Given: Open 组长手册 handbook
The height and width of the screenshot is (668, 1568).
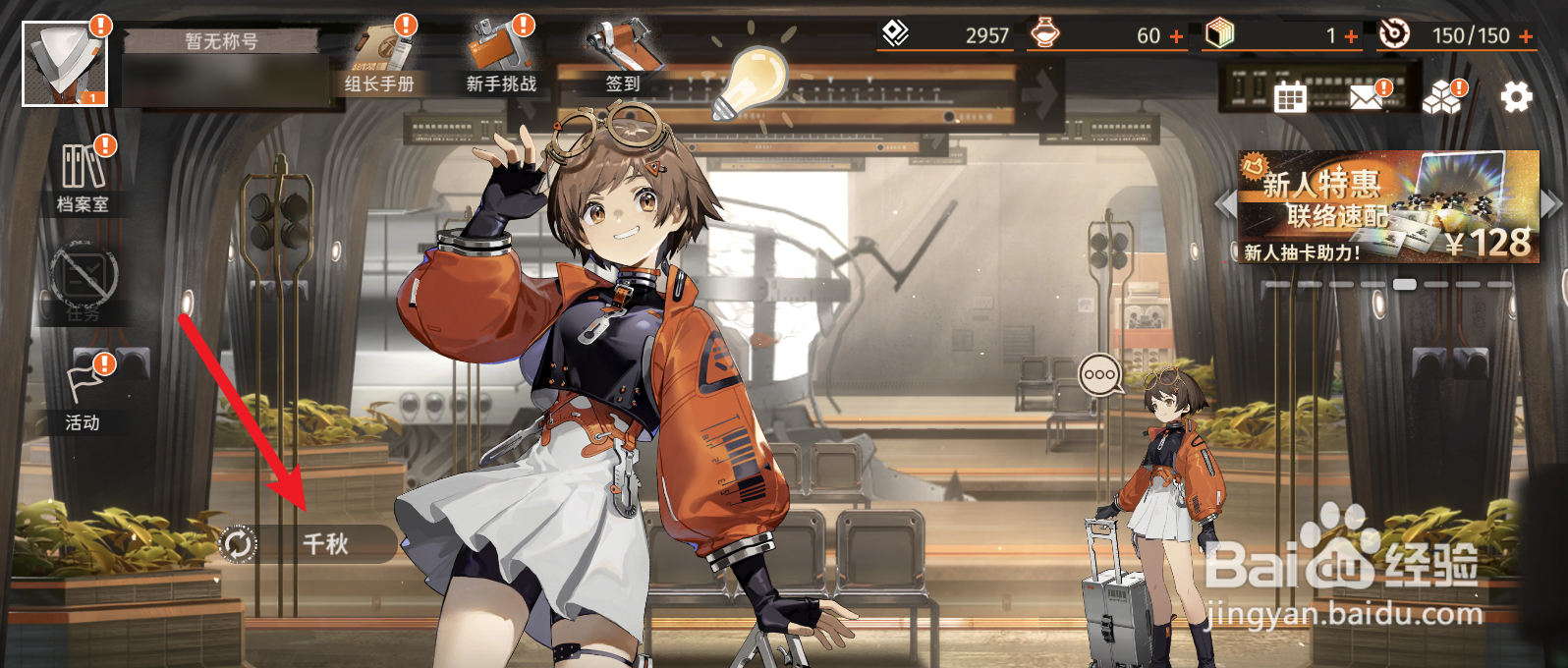Looking at the screenshot, I should pyautogui.click(x=380, y=58).
